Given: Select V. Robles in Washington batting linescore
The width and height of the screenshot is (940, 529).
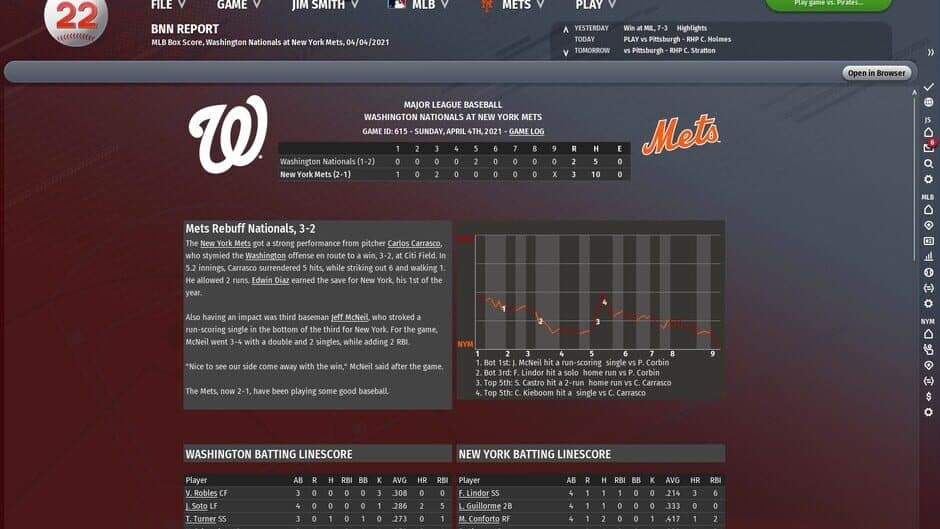Looking at the screenshot, I should coord(201,493).
